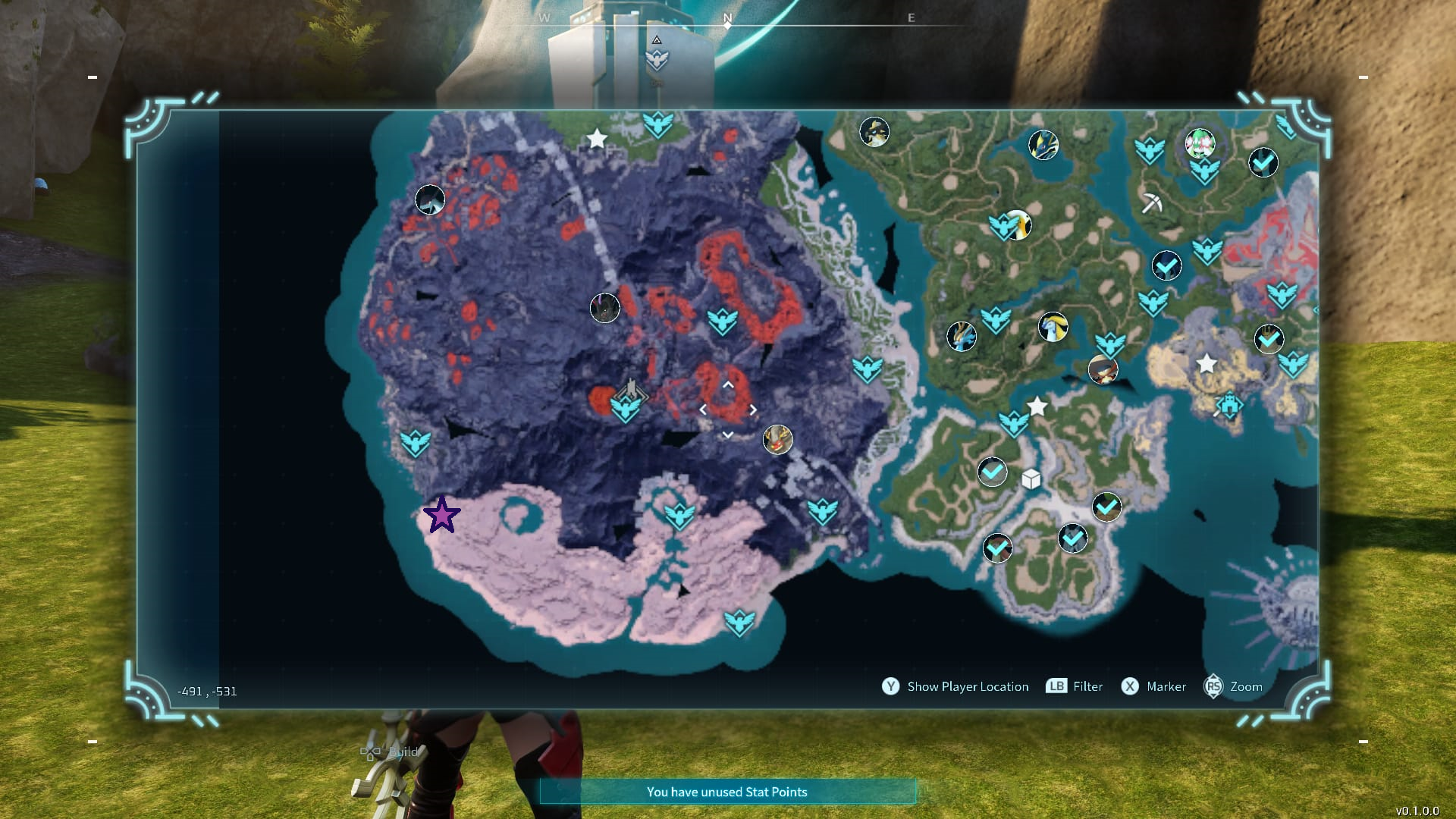
Task: Click Show Player Location
Action: [x=968, y=686]
